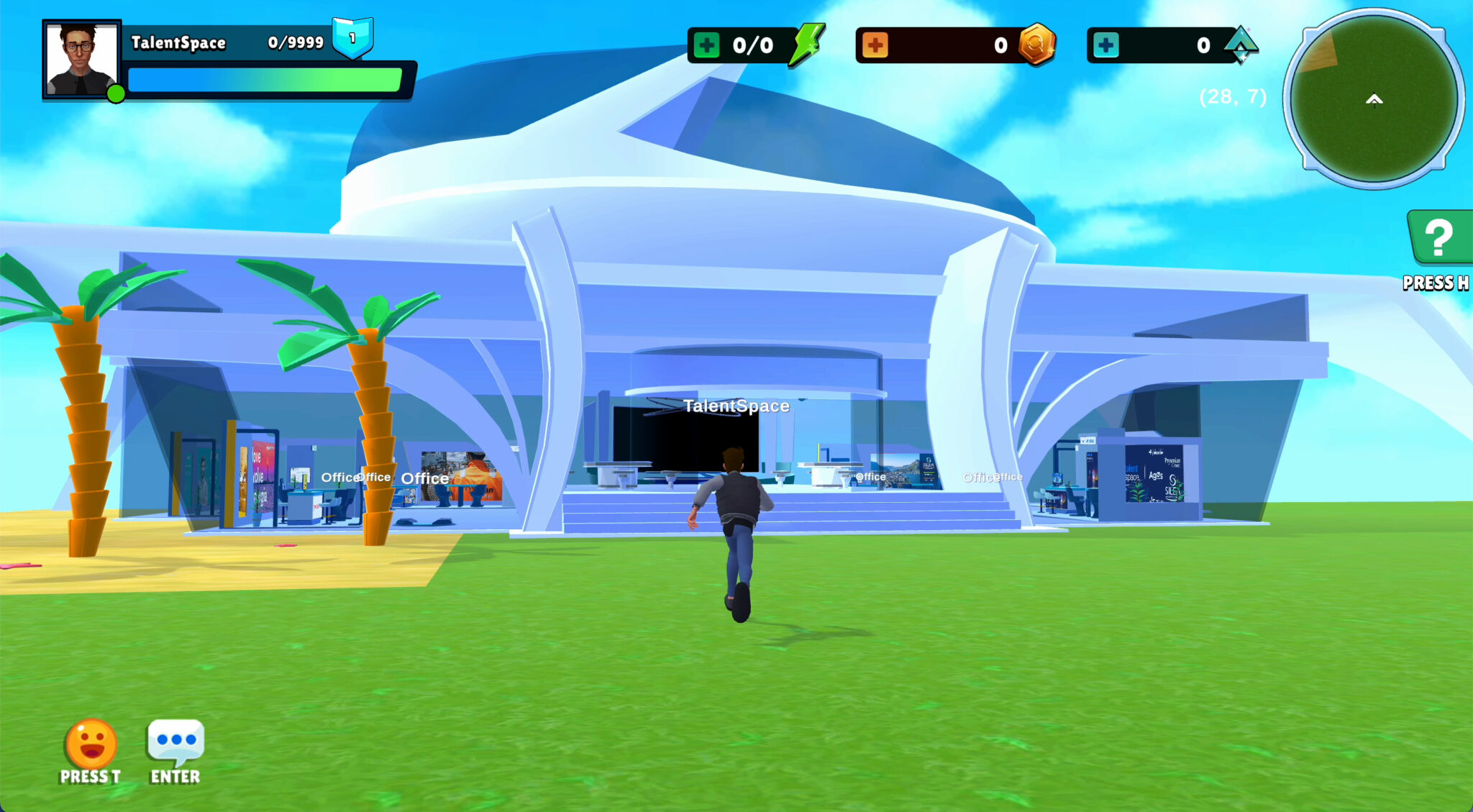The height and width of the screenshot is (812, 1473).
Task: Open chat with the speech bubble icon
Action: (175, 742)
